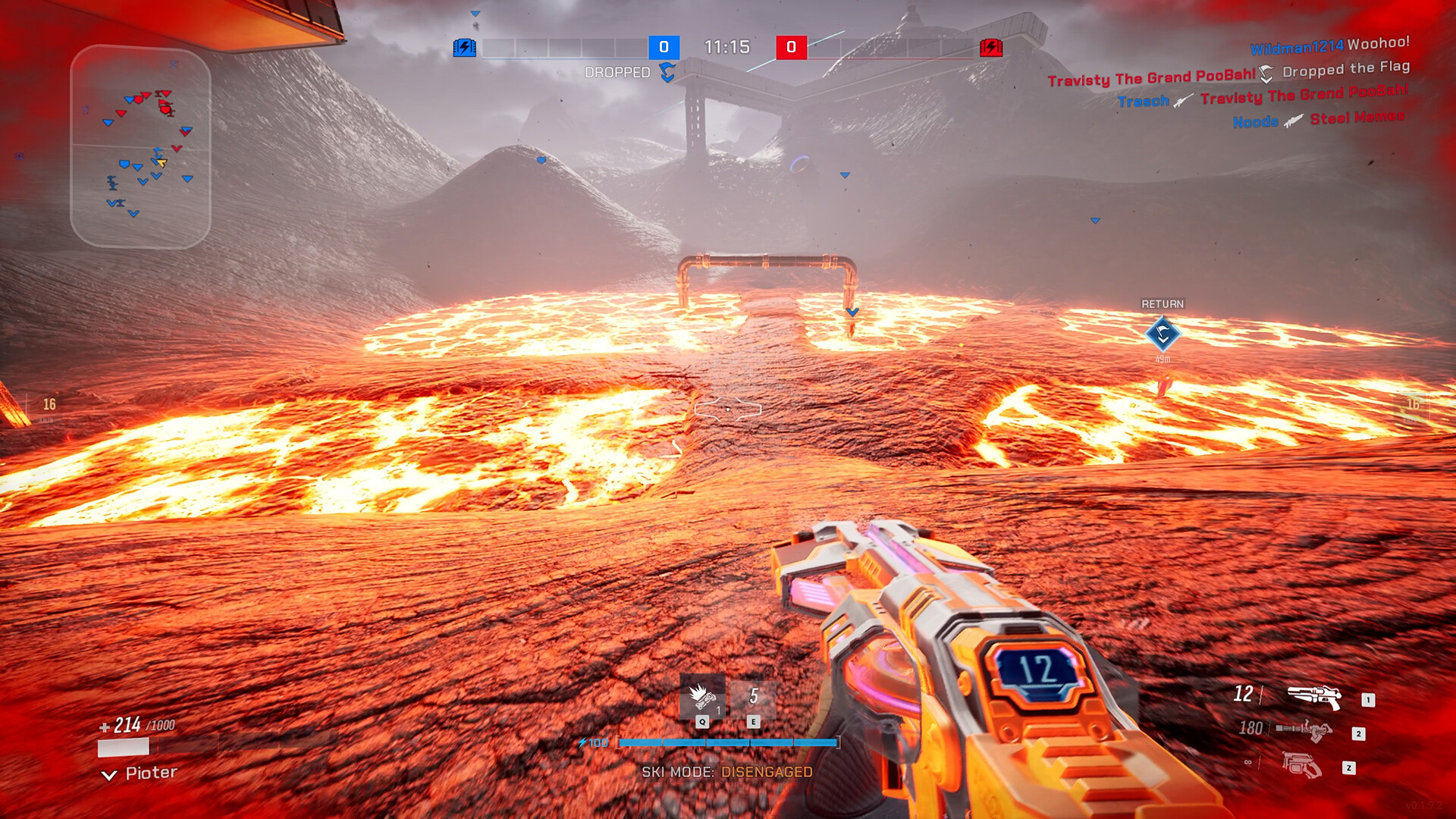Open the blue team score counter box
This screenshot has height=819, width=1456.
664,47
